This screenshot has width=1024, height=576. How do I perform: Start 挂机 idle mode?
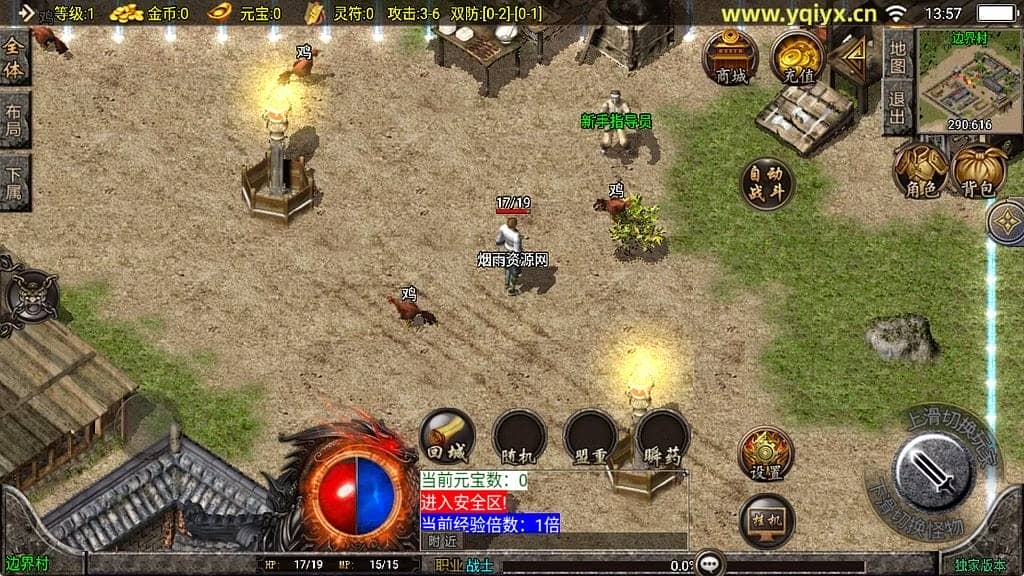(x=767, y=520)
